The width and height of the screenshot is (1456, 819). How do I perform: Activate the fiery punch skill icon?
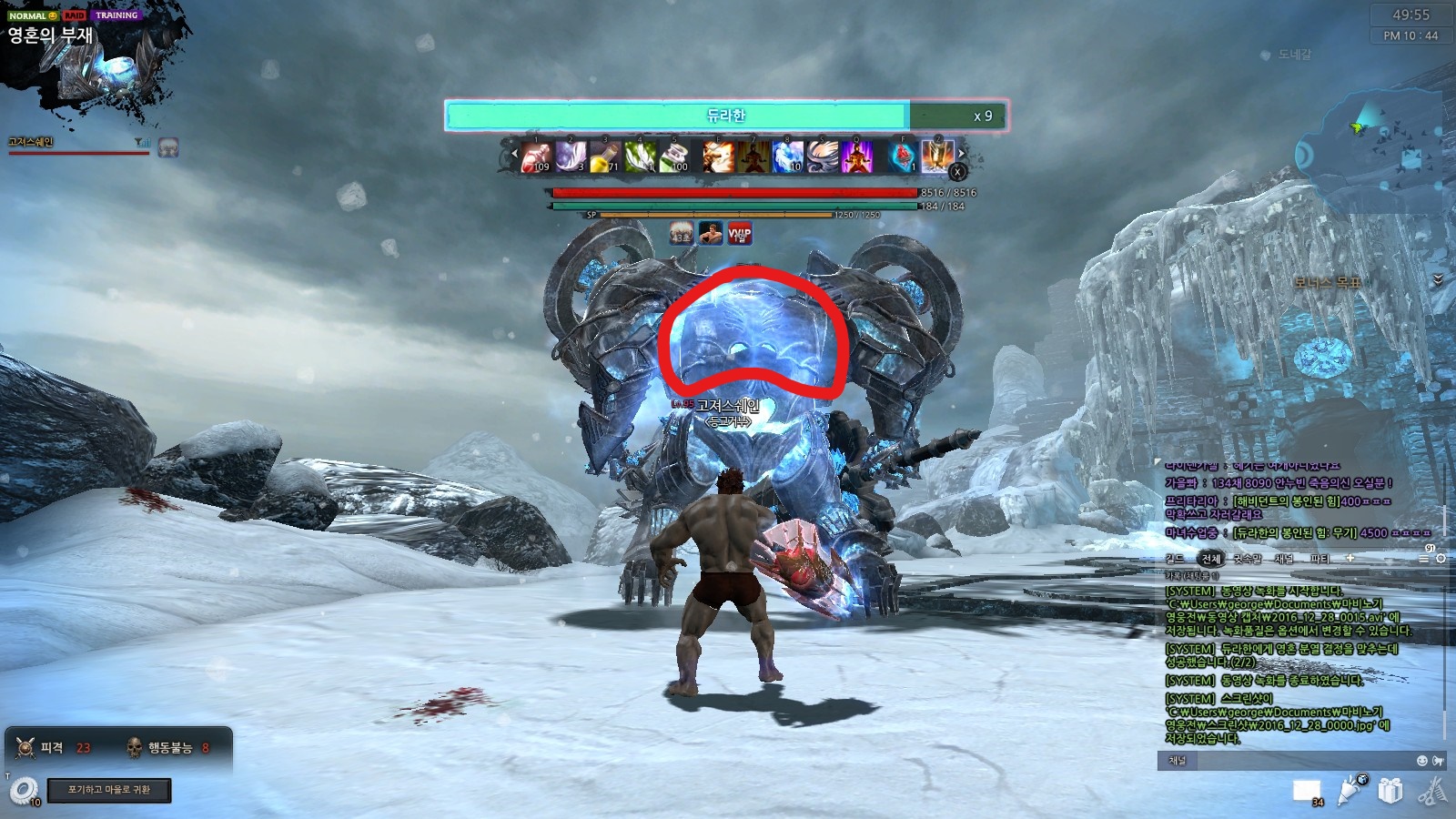[x=718, y=157]
